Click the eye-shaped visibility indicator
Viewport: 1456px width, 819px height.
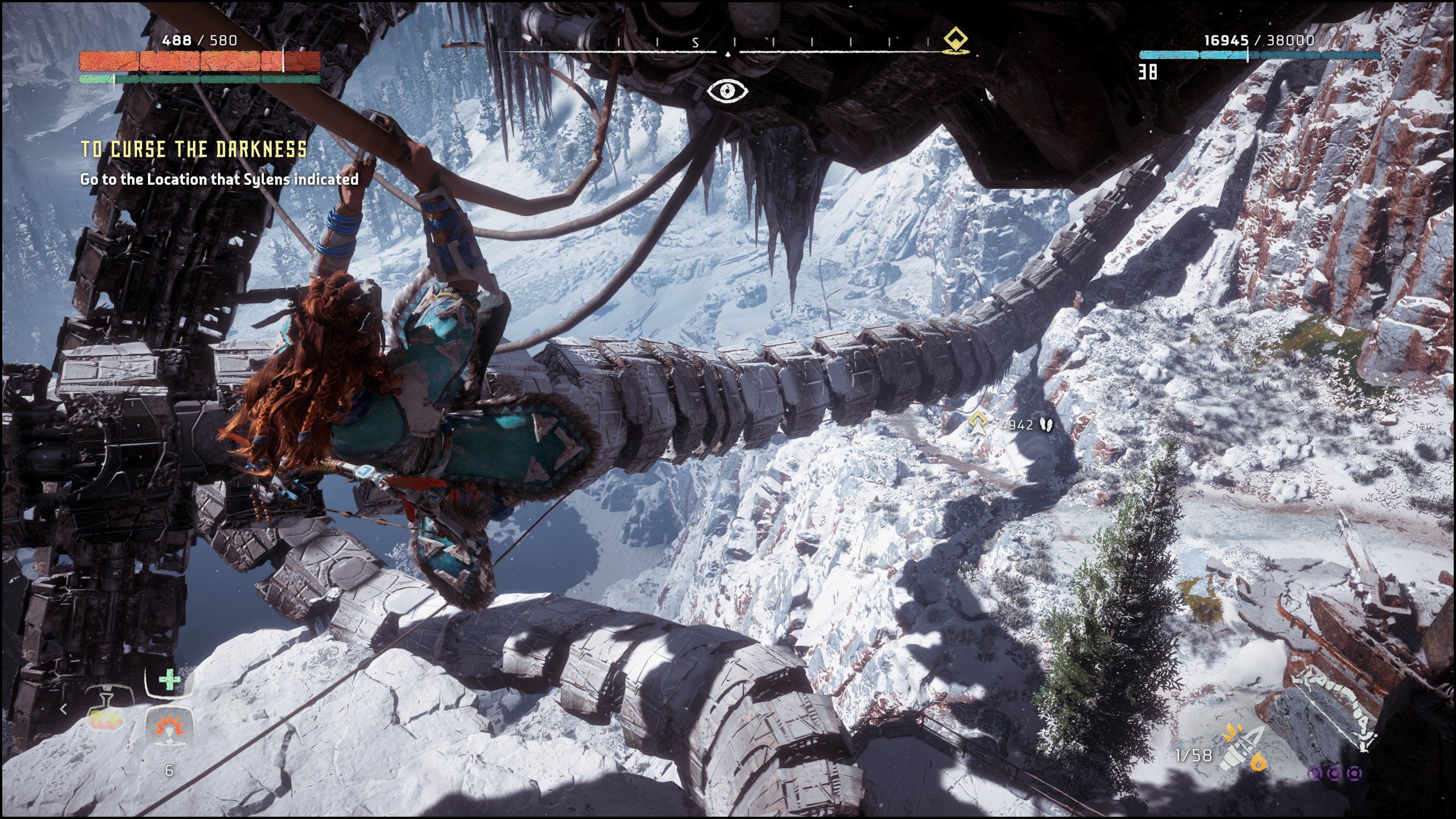pyautogui.click(x=727, y=91)
